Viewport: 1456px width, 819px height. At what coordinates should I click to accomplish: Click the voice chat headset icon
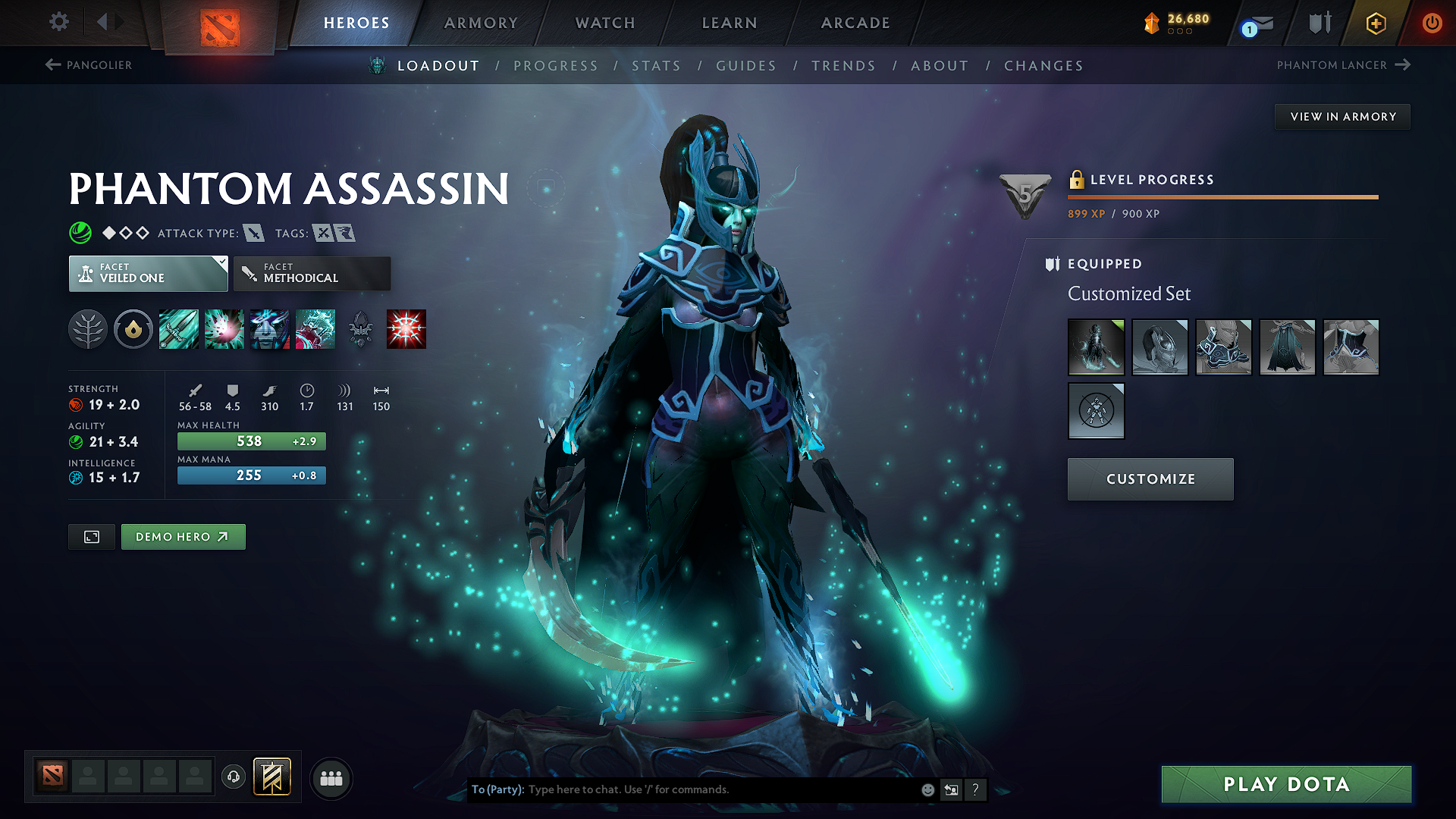(234, 777)
